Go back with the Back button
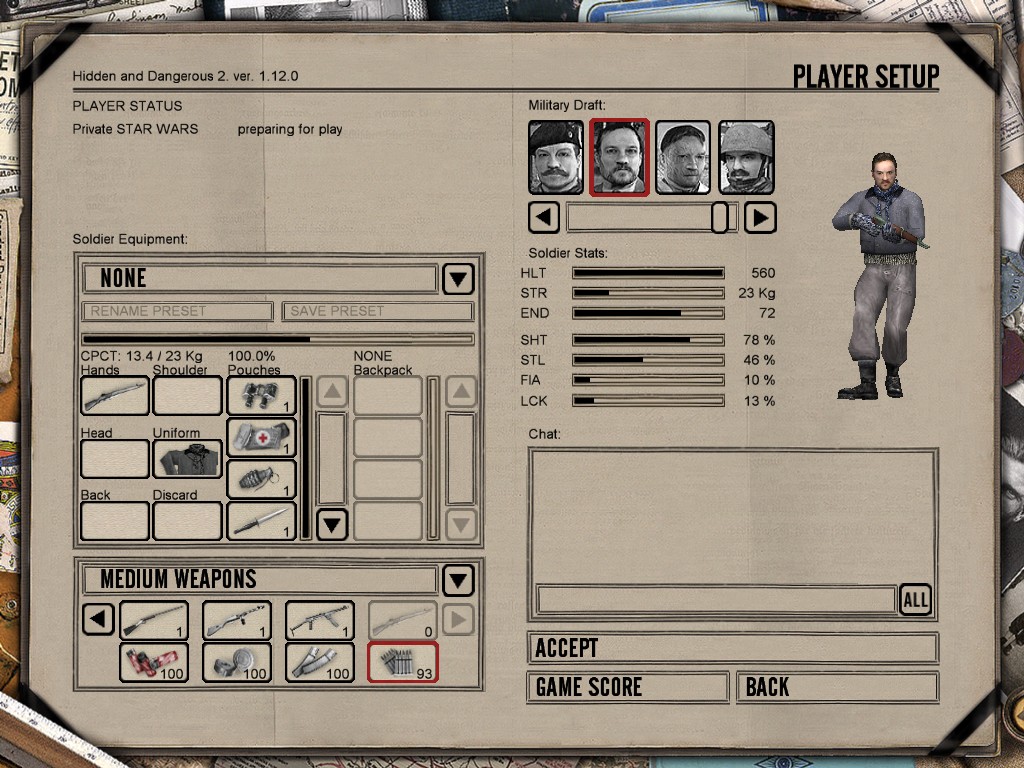The height and width of the screenshot is (768, 1024). pos(837,687)
